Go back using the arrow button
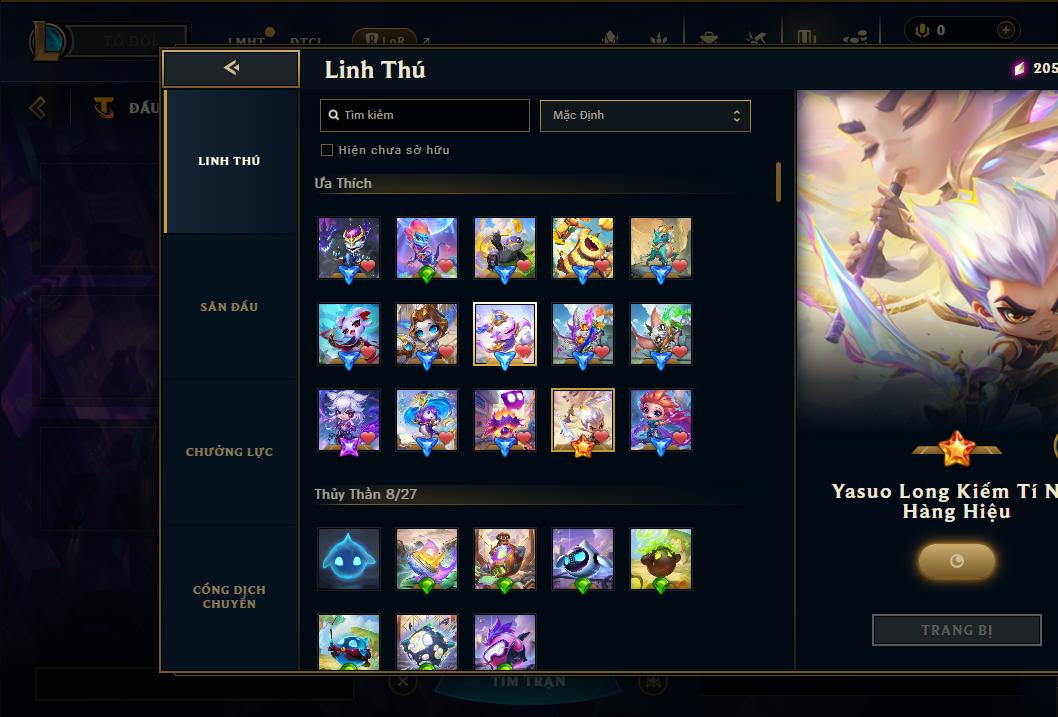Screen dimensions: 1058x717 [231, 68]
